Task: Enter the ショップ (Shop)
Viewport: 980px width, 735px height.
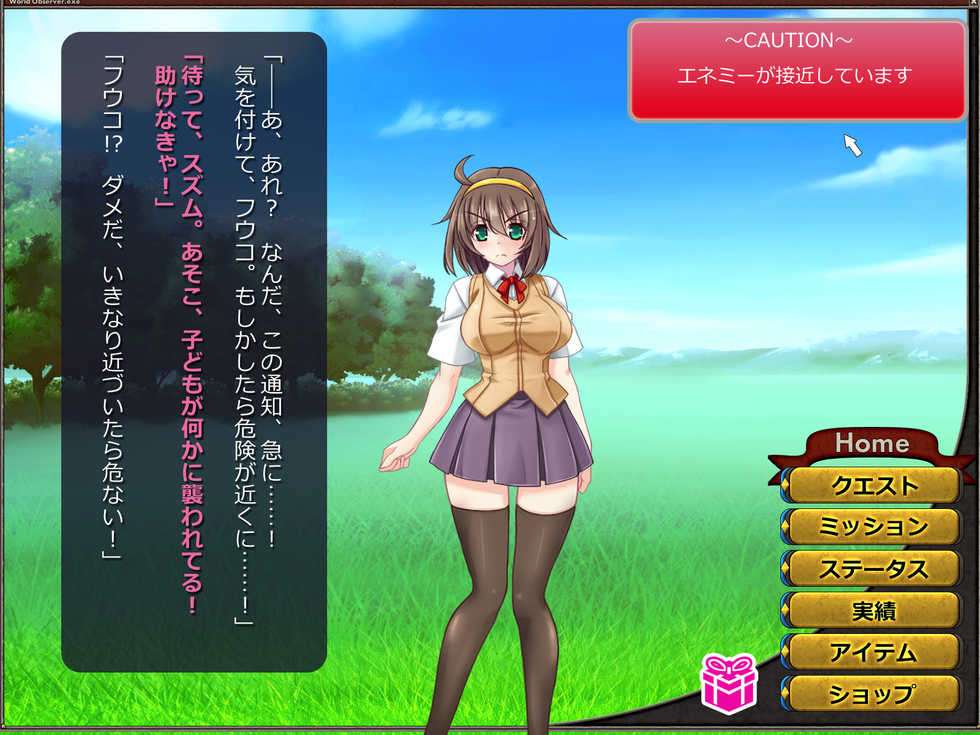Action: click(873, 693)
